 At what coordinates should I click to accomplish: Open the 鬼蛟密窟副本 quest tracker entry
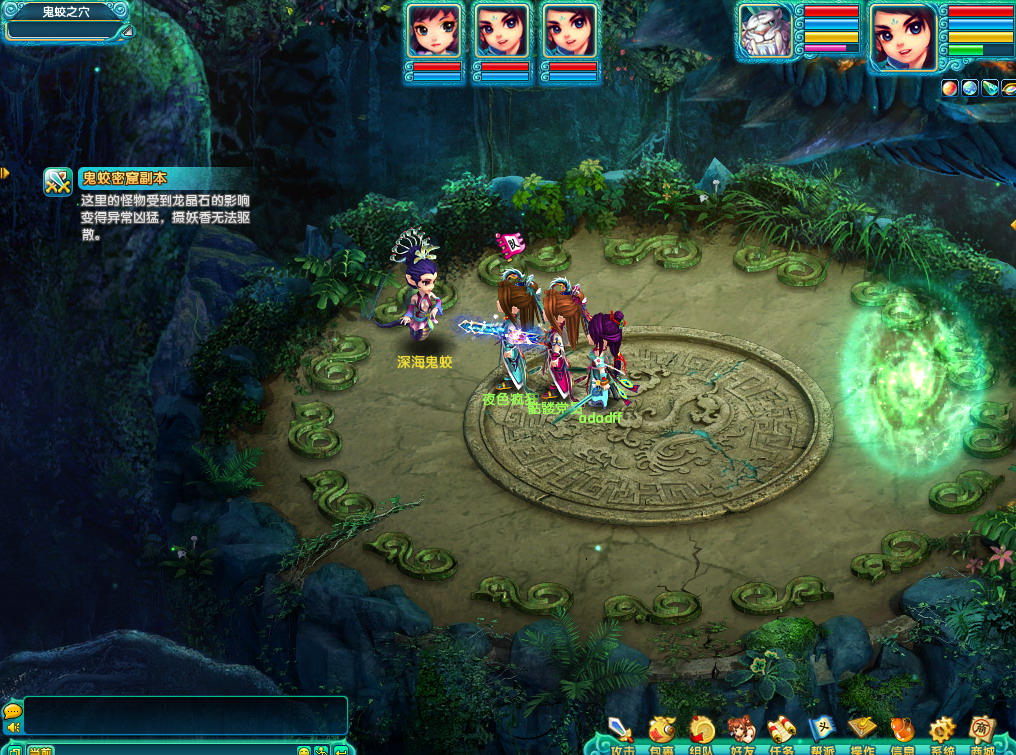[125, 180]
